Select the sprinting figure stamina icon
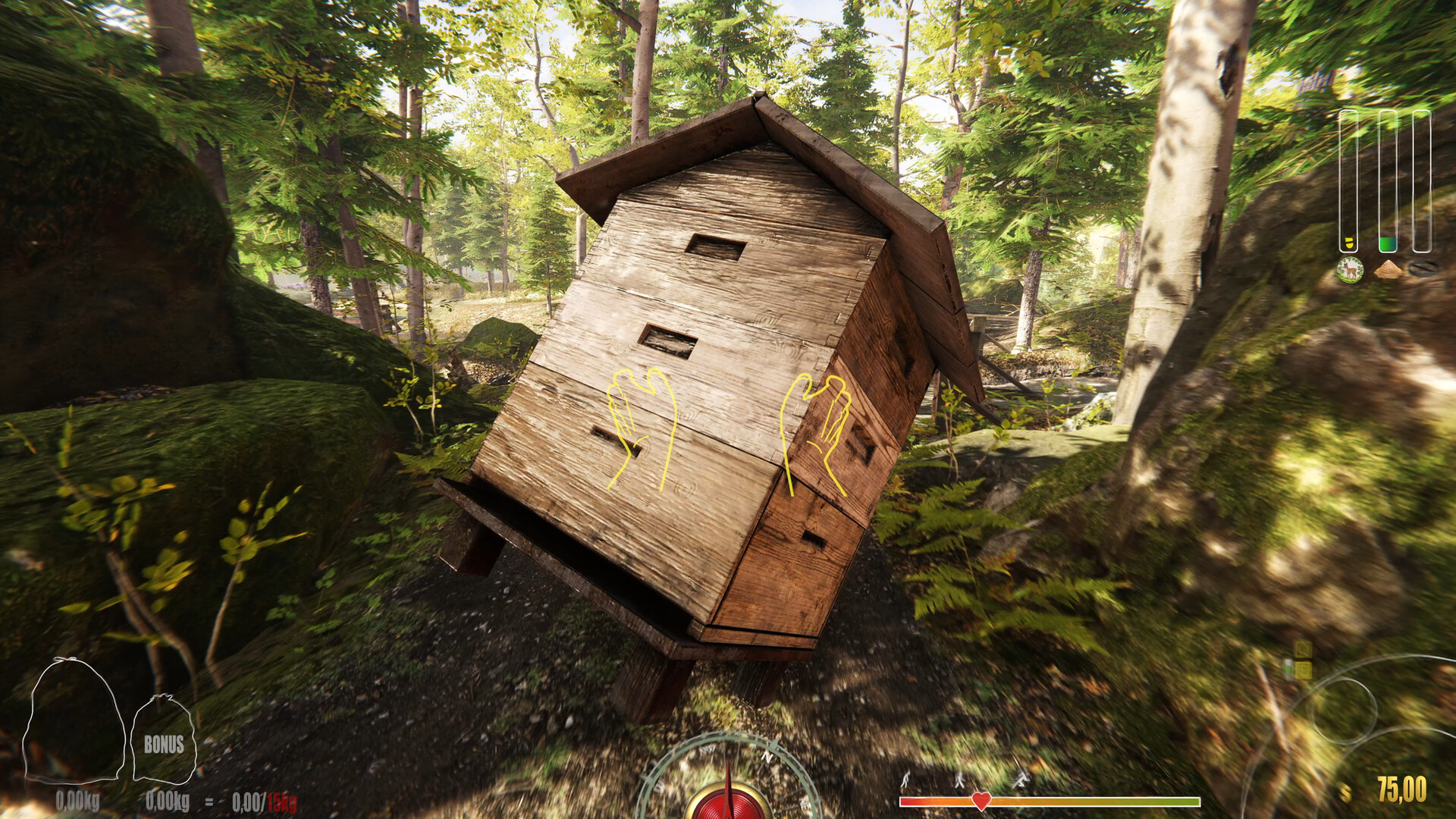 click(x=1020, y=779)
